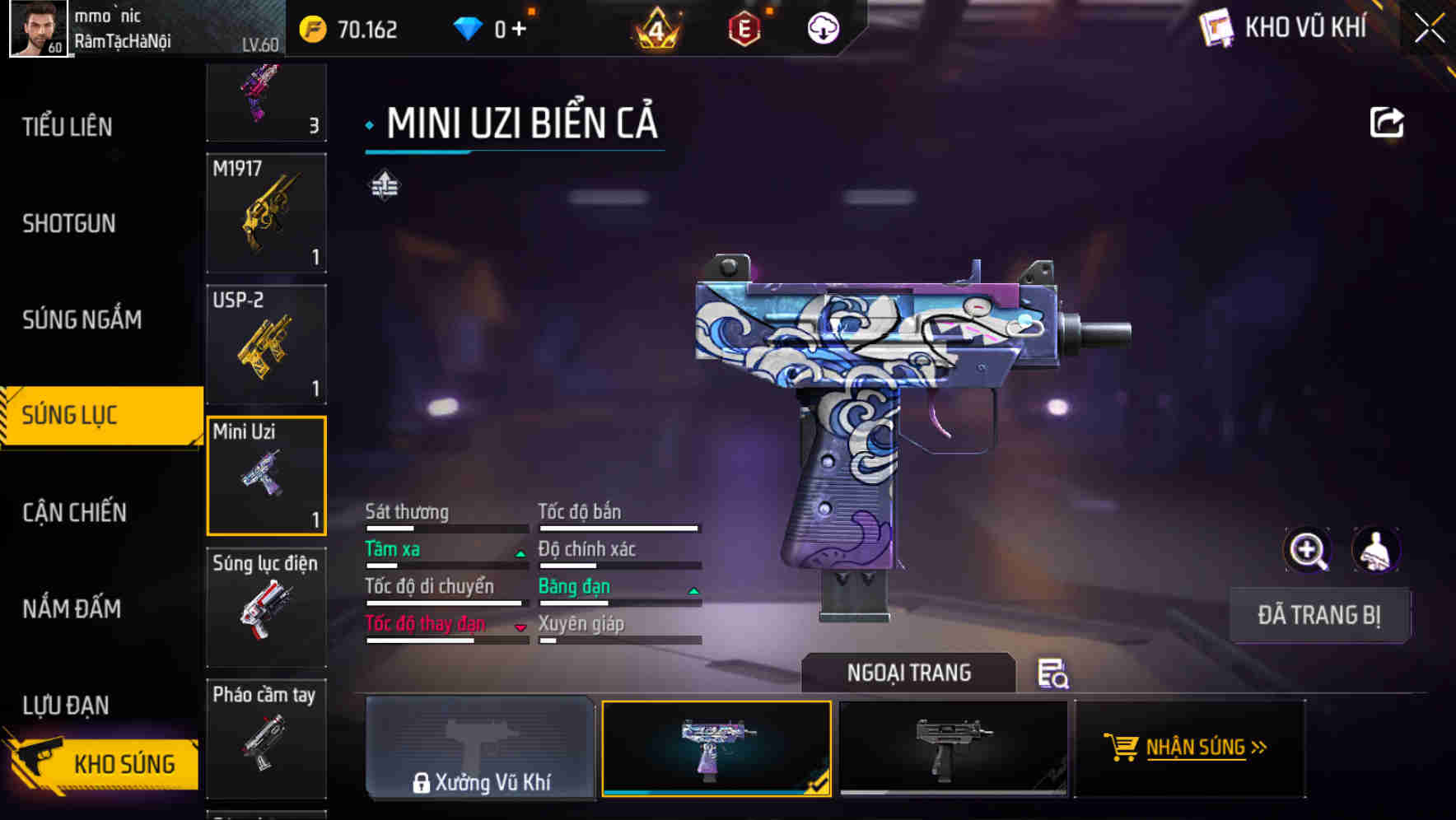Open the Lựu Đạn category
Viewport: 1456px width, 820px height.
click(66, 705)
